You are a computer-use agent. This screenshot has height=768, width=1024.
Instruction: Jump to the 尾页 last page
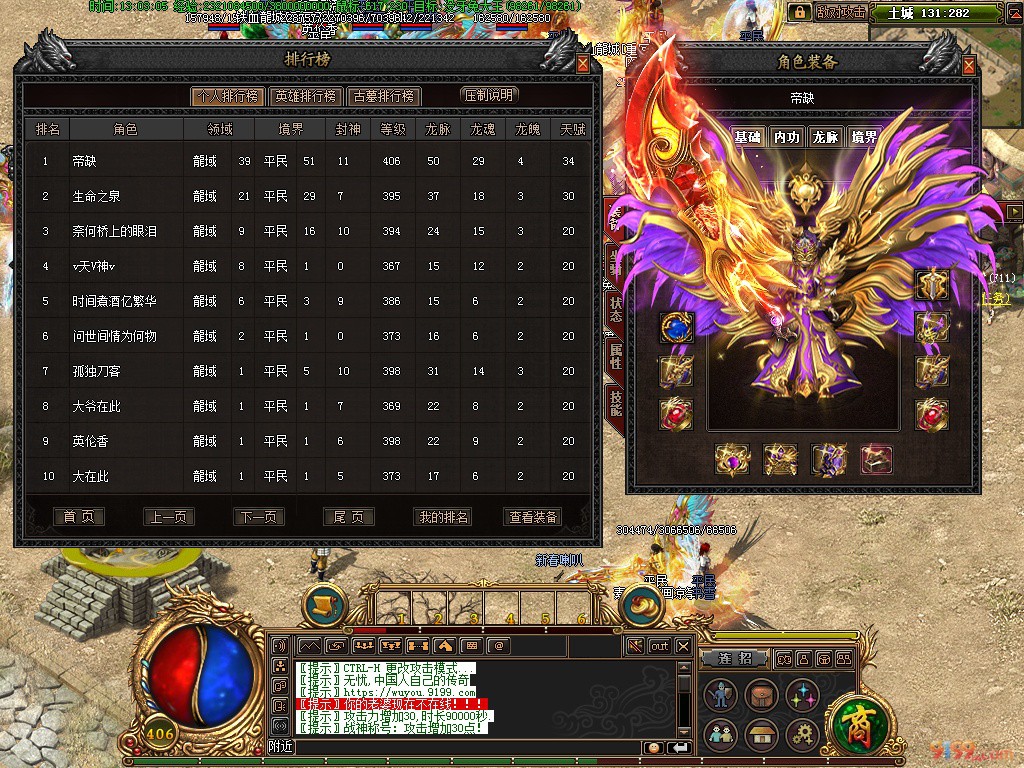click(348, 517)
